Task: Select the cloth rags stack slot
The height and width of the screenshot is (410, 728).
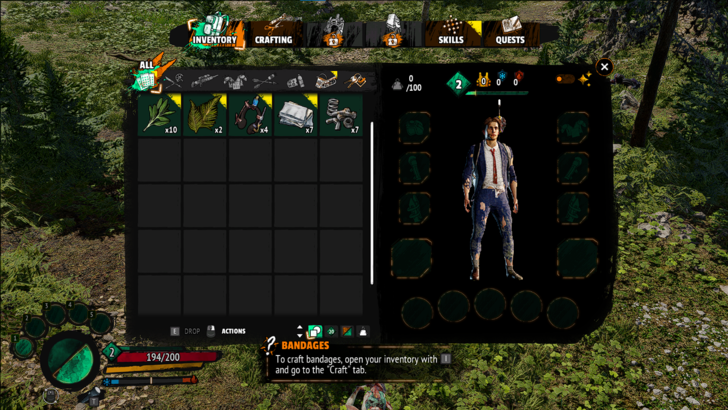Action: [296, 115]
